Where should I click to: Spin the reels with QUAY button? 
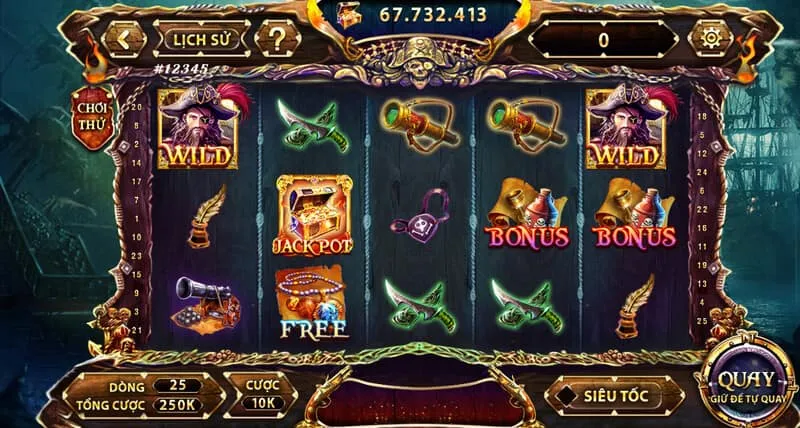pos(746,383)
